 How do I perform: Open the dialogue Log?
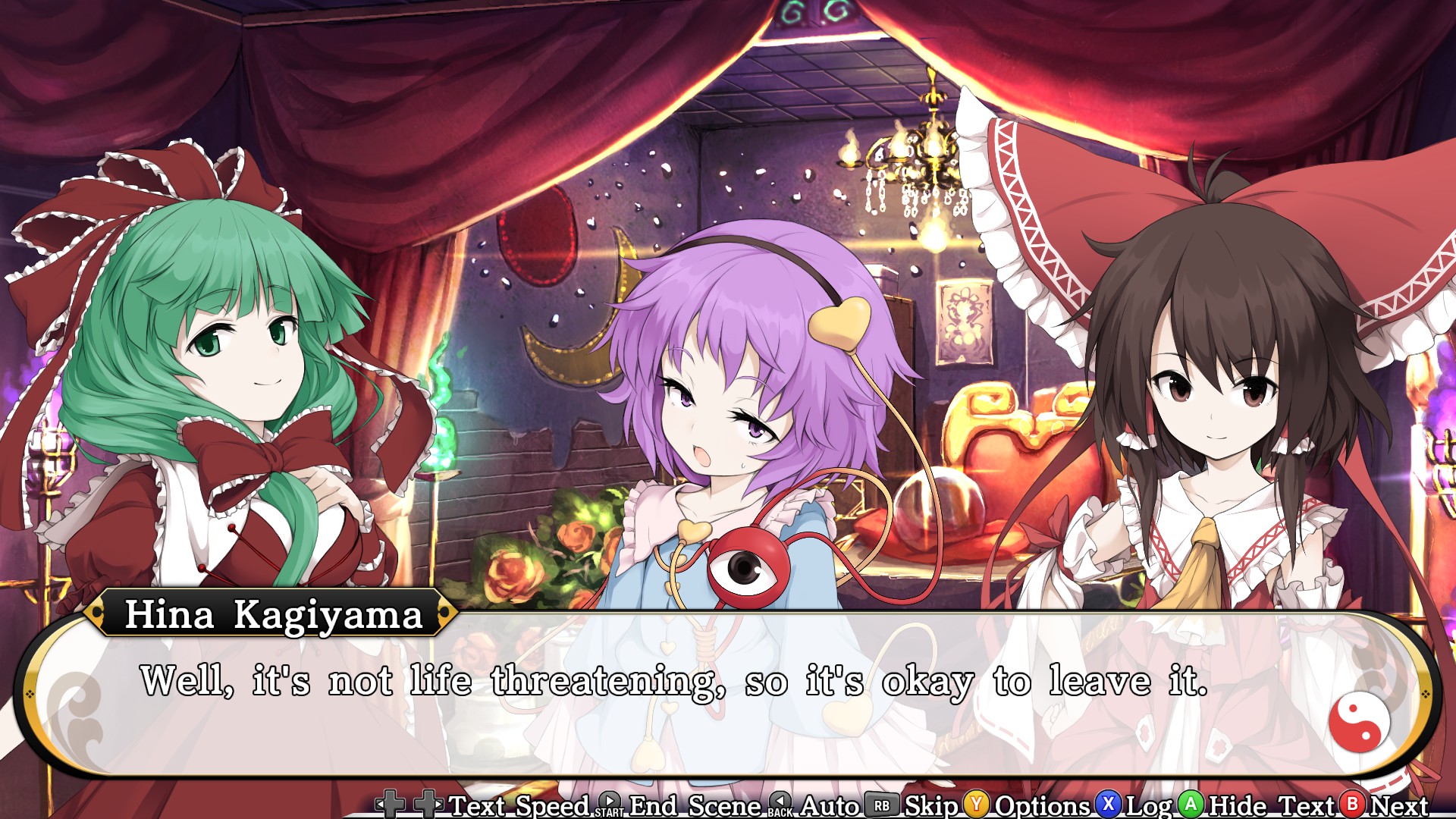click(1149, 805)
